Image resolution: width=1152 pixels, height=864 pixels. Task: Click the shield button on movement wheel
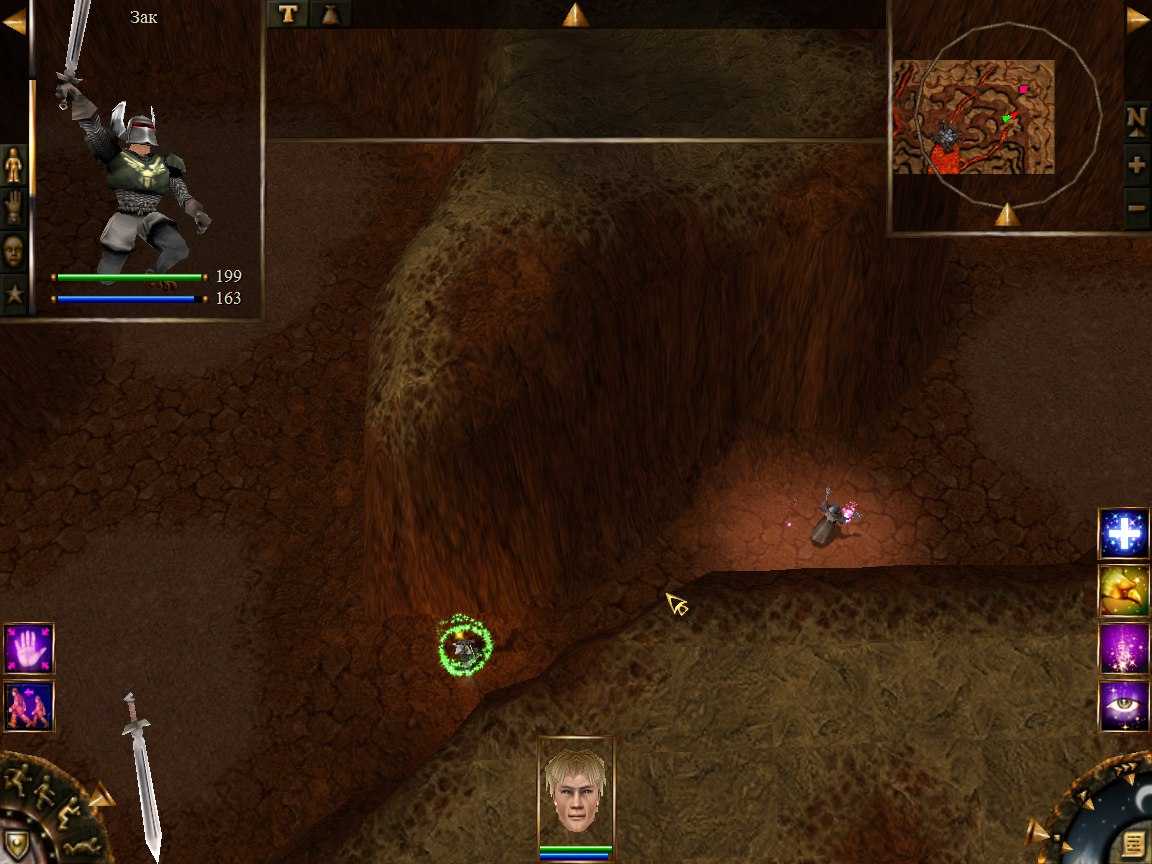[19, 842]
